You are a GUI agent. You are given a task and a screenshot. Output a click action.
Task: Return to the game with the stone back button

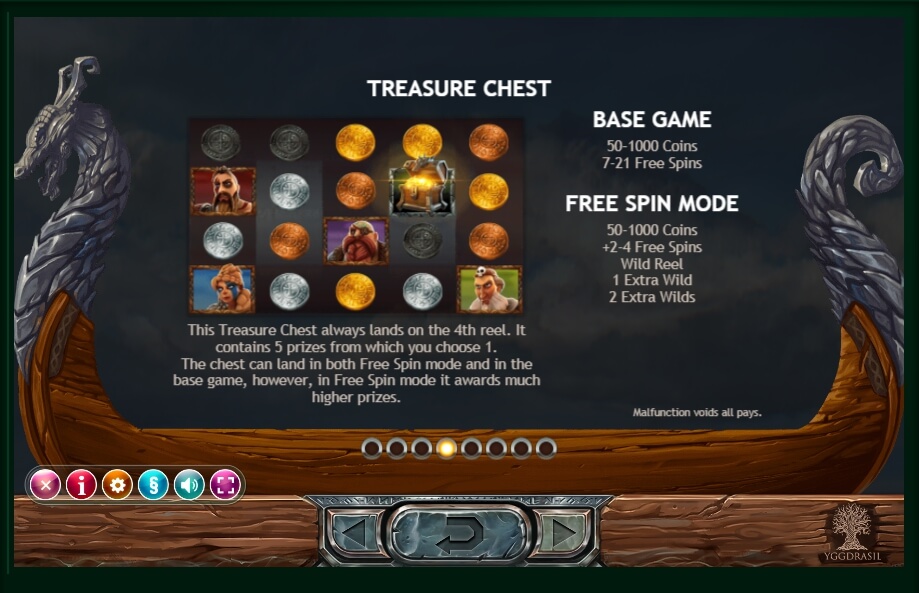[458, 532]
